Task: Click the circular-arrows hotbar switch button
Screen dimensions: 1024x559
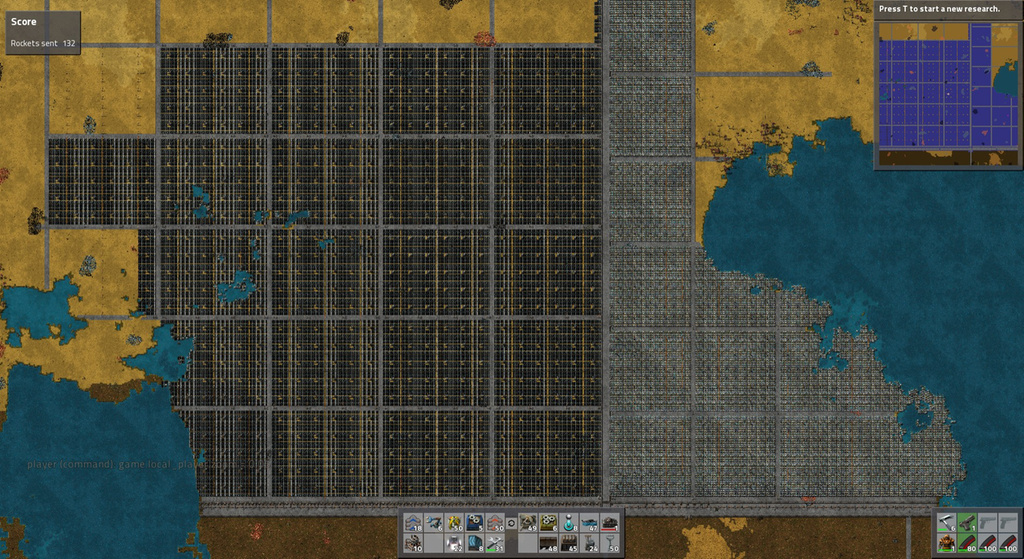Action: pos(511,522)
